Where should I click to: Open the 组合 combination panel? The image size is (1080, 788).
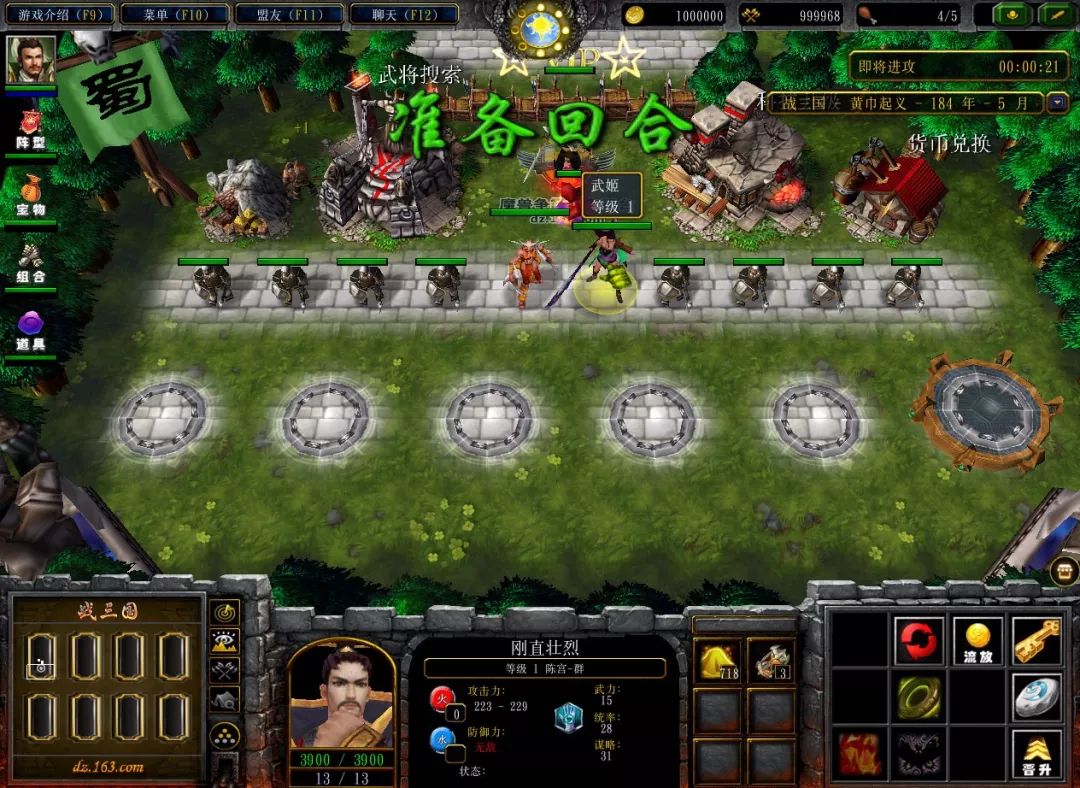(x=31, y=262)
